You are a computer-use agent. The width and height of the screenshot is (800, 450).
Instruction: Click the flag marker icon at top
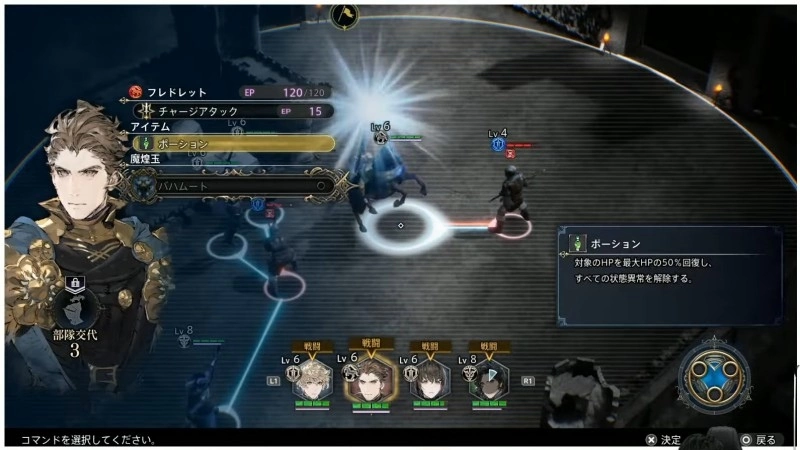point(343,14)
